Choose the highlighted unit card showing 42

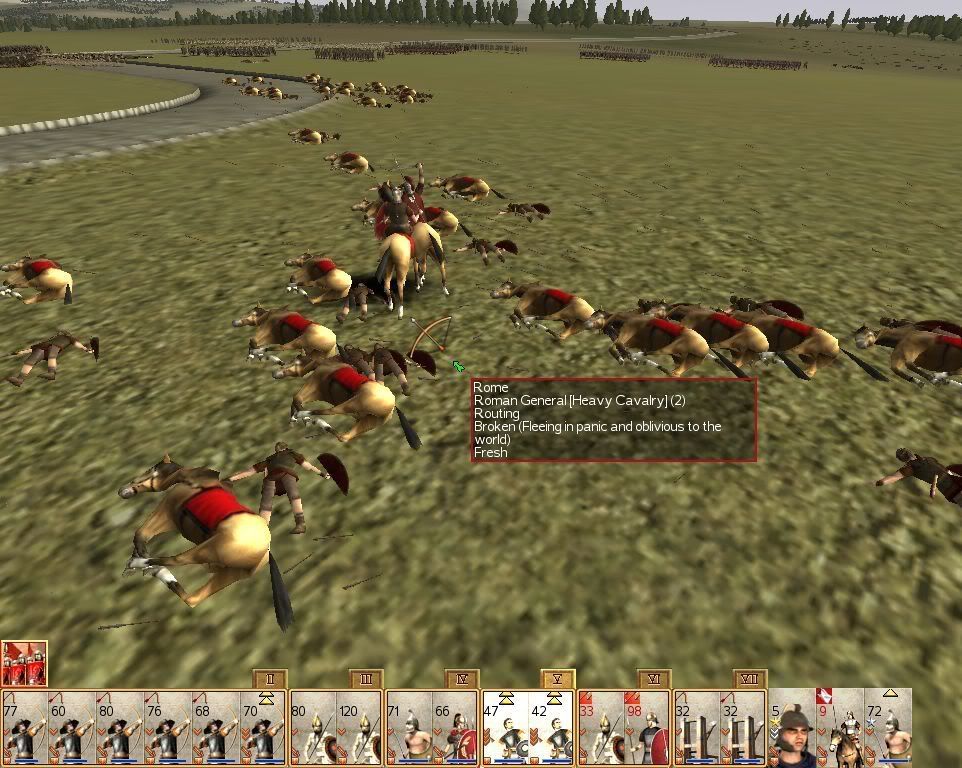(x=551, y=726)
